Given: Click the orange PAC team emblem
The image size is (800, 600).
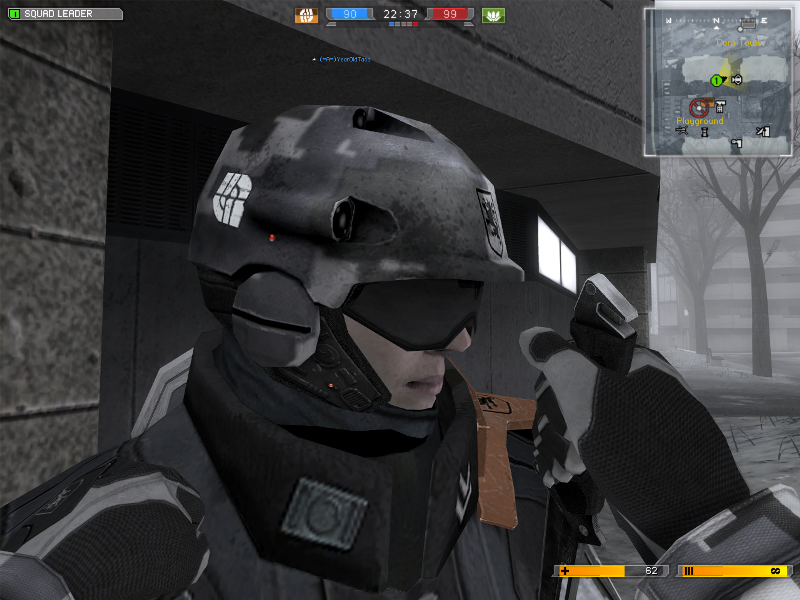Looking at the screenshot, I should coord(305,15).
